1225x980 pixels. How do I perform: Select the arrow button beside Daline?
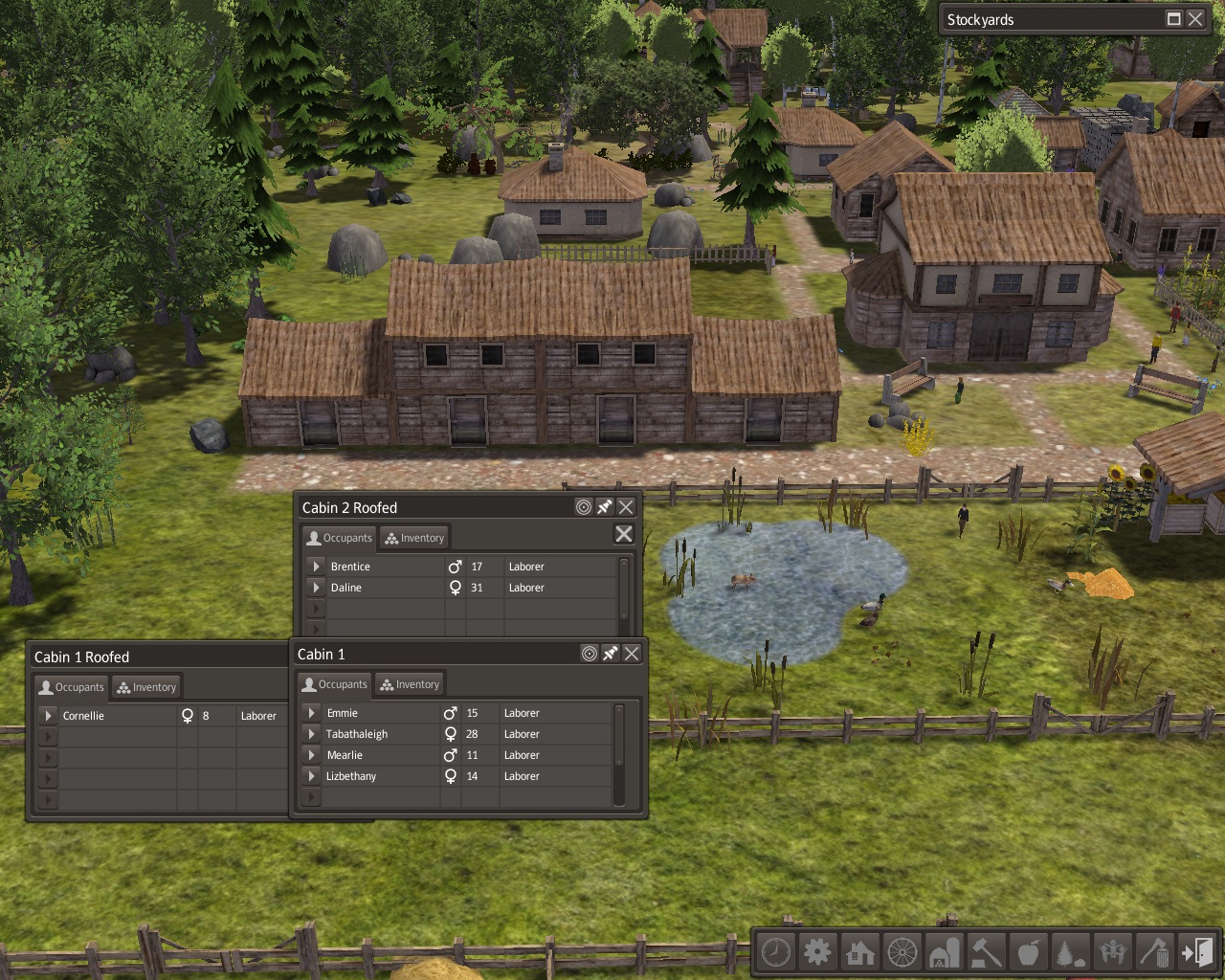(x=316, y=588)
